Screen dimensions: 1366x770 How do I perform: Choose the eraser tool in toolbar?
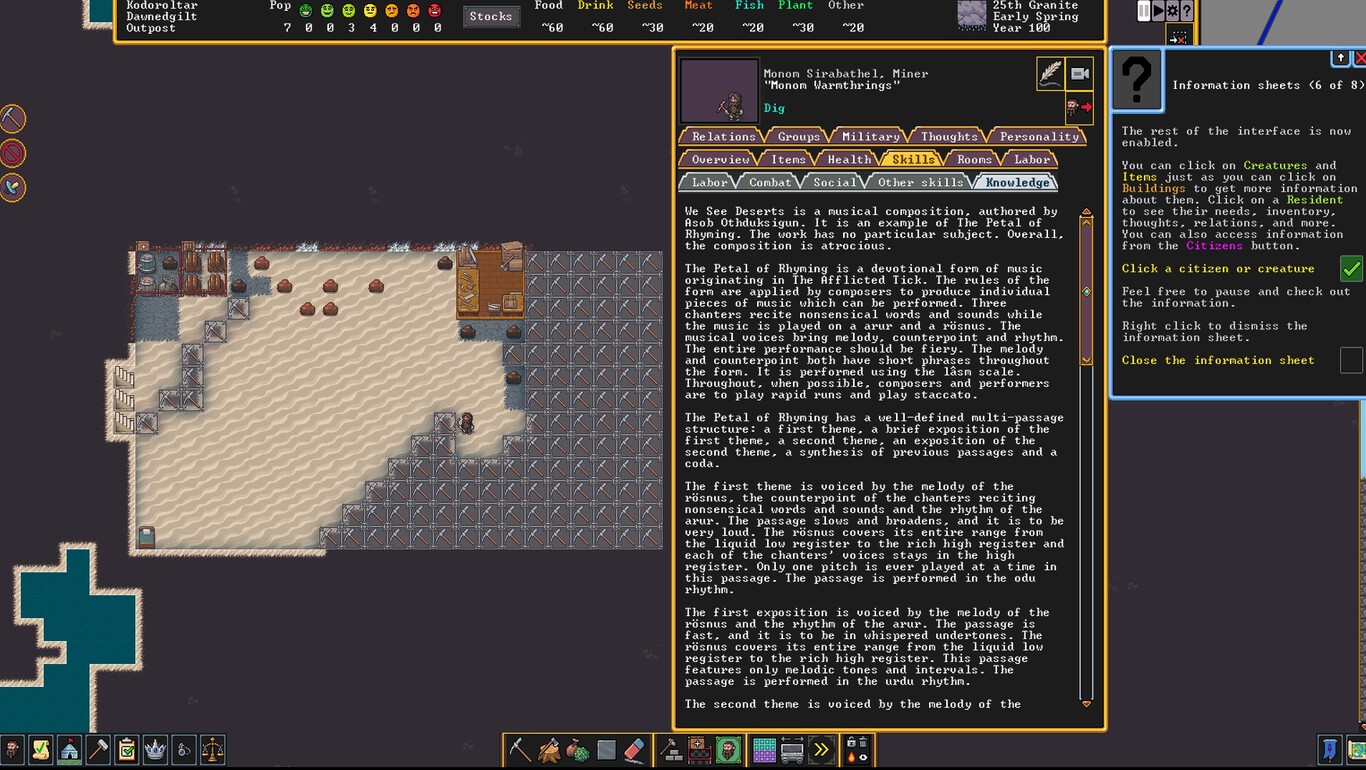[634, 749]
